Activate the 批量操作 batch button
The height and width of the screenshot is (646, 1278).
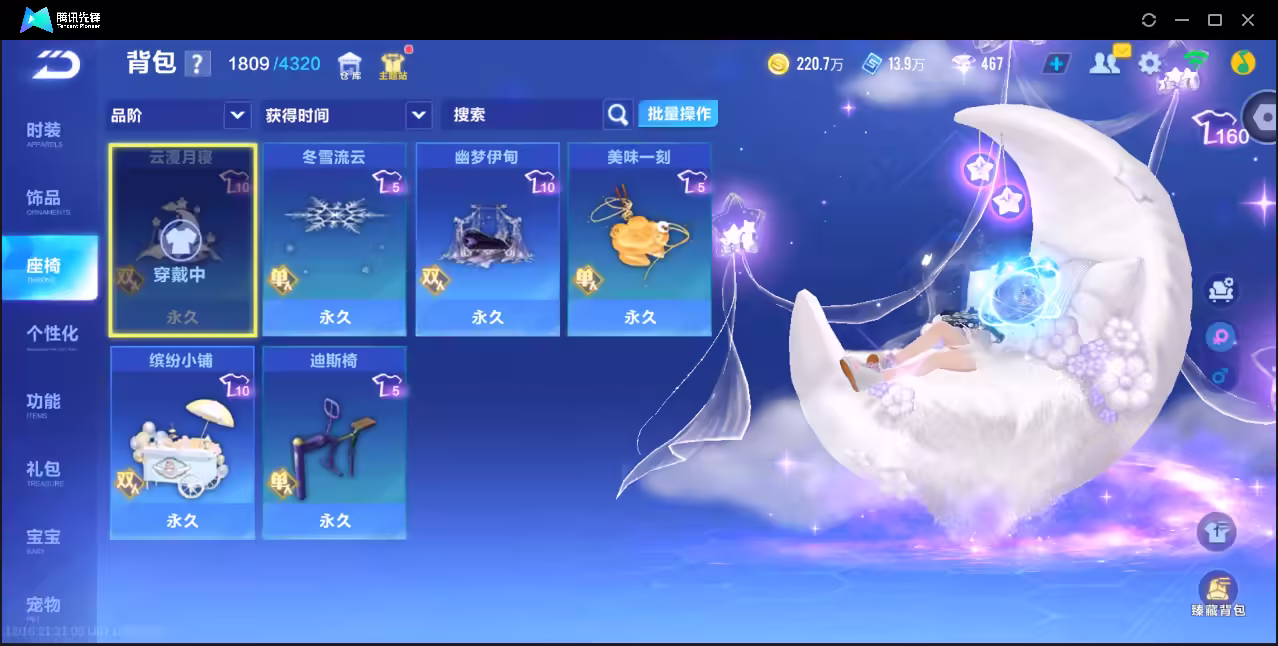pyautogui.click(x=679, y=114)
